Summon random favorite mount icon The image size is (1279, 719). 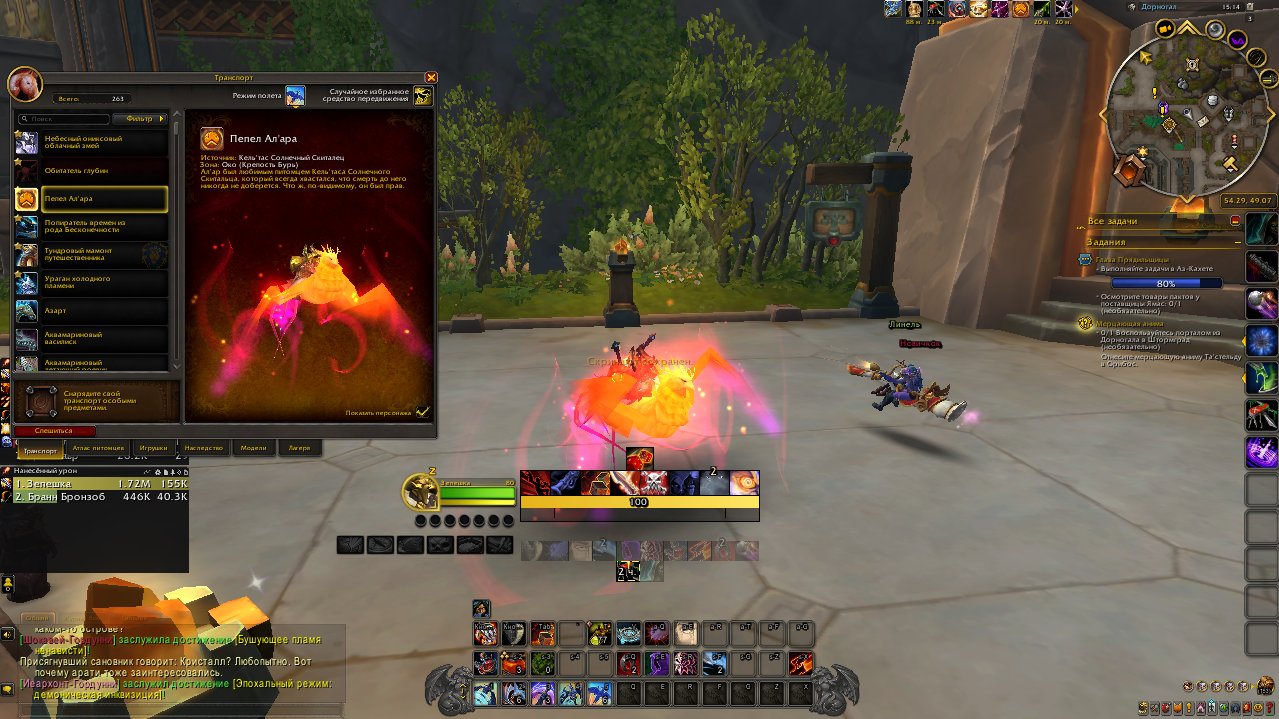[x=423, y=95]
